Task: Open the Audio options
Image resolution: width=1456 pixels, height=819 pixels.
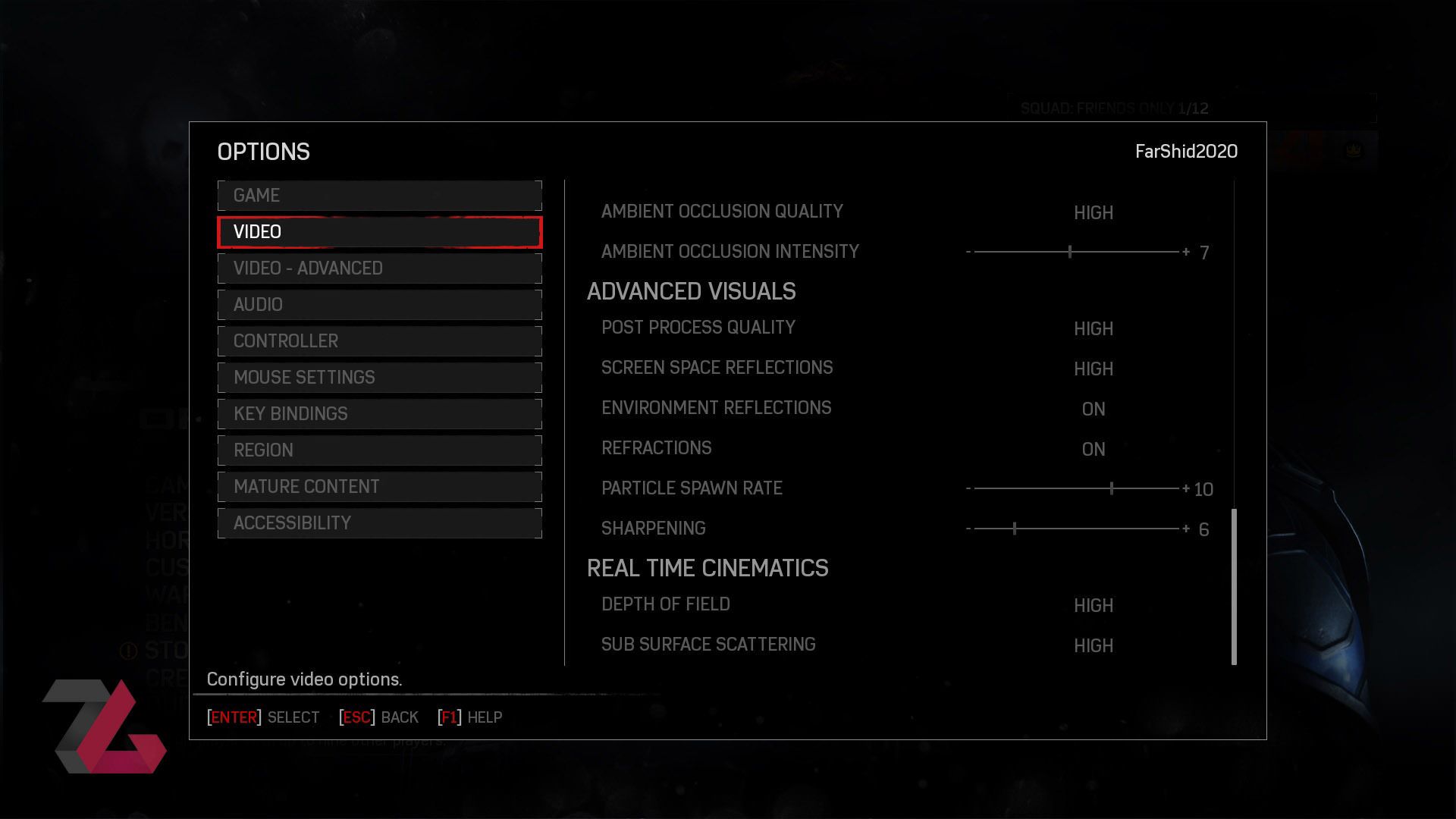Action: 379,305
